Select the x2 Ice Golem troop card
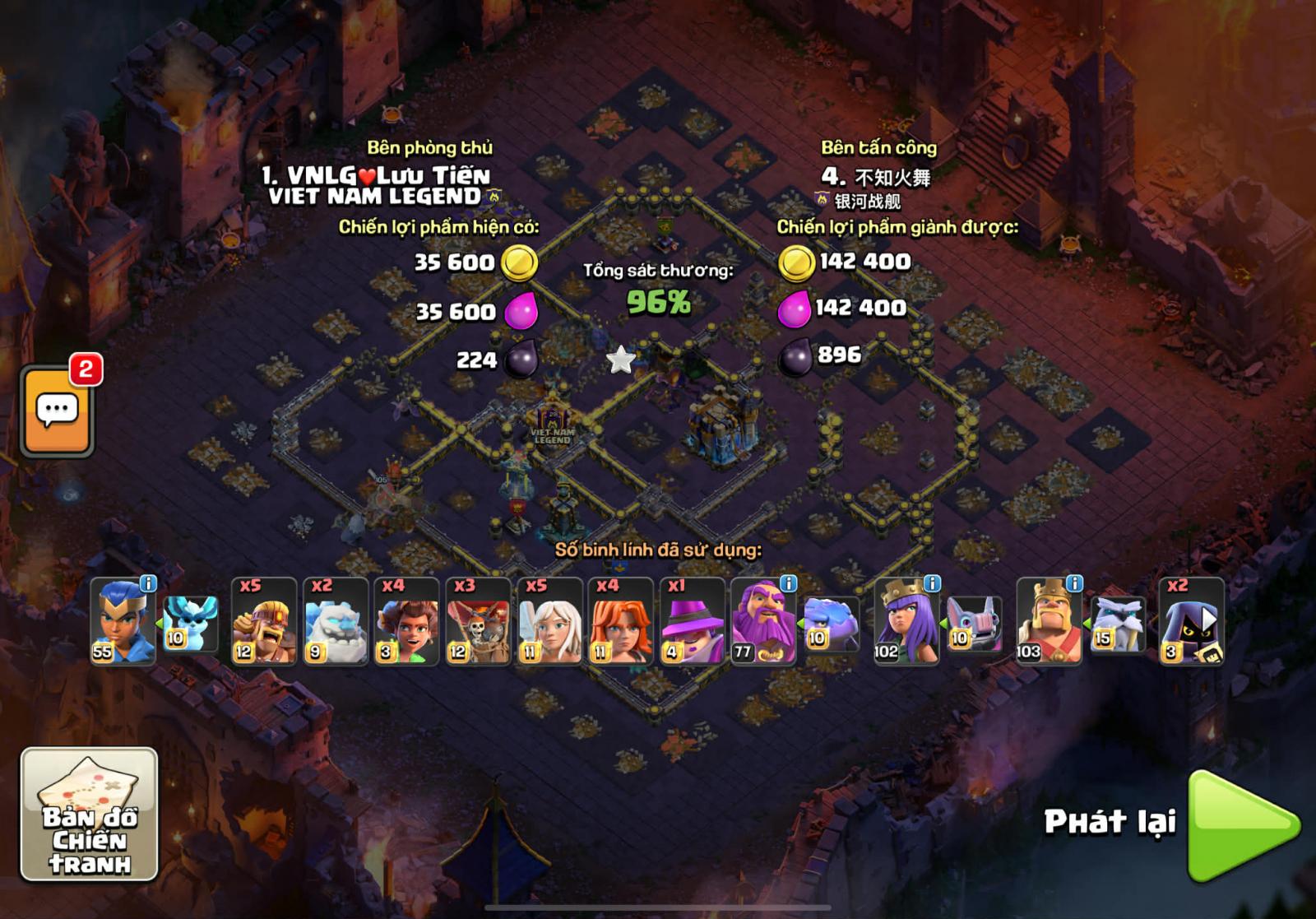Screen dimensions: 1316x919 336,621
